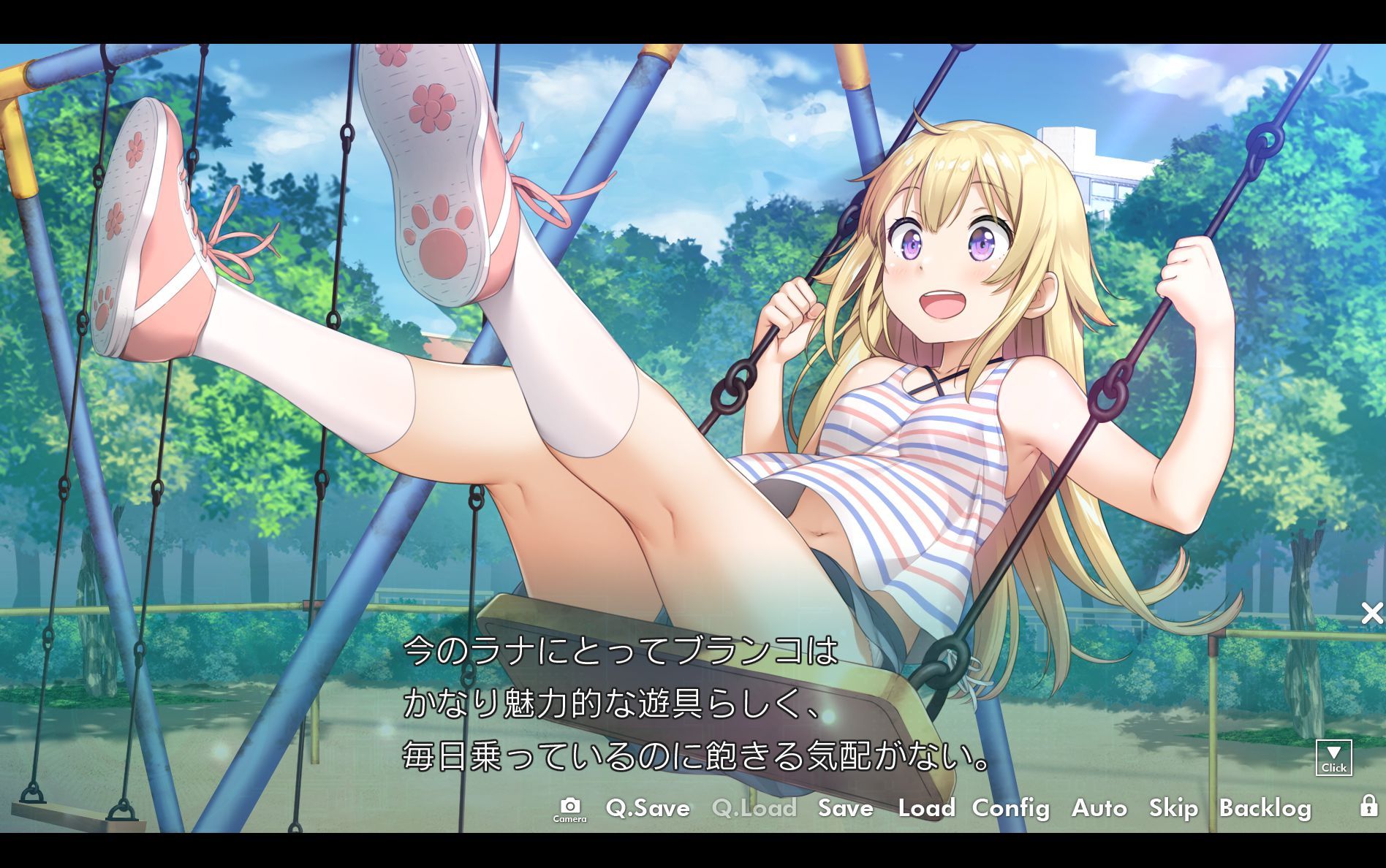Open the Save screen
The width and height of the screenshot is (1386, 868).
(845, 809)
